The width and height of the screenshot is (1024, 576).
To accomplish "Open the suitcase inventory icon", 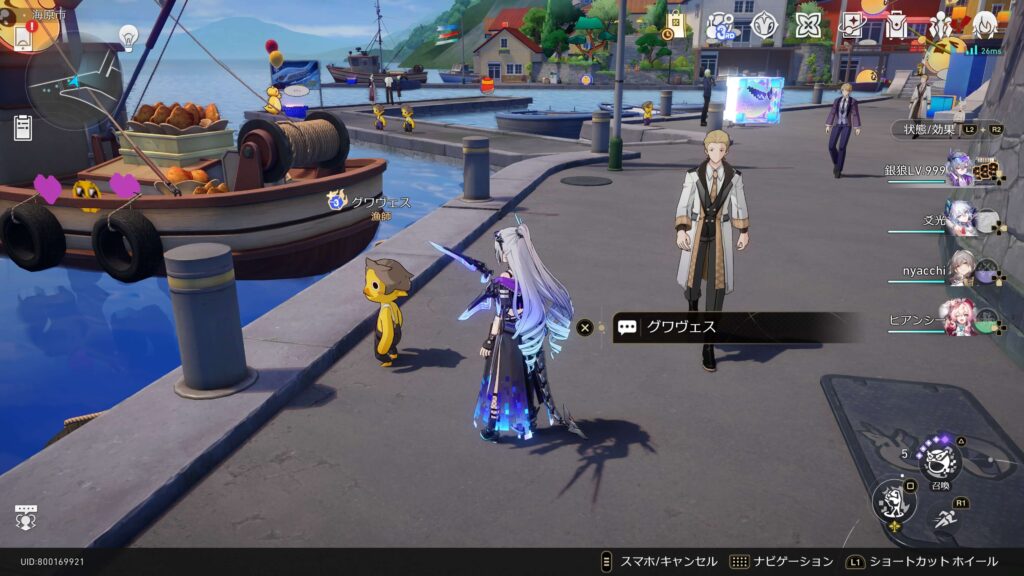I will pyautogui.click(x=896, y=26).
